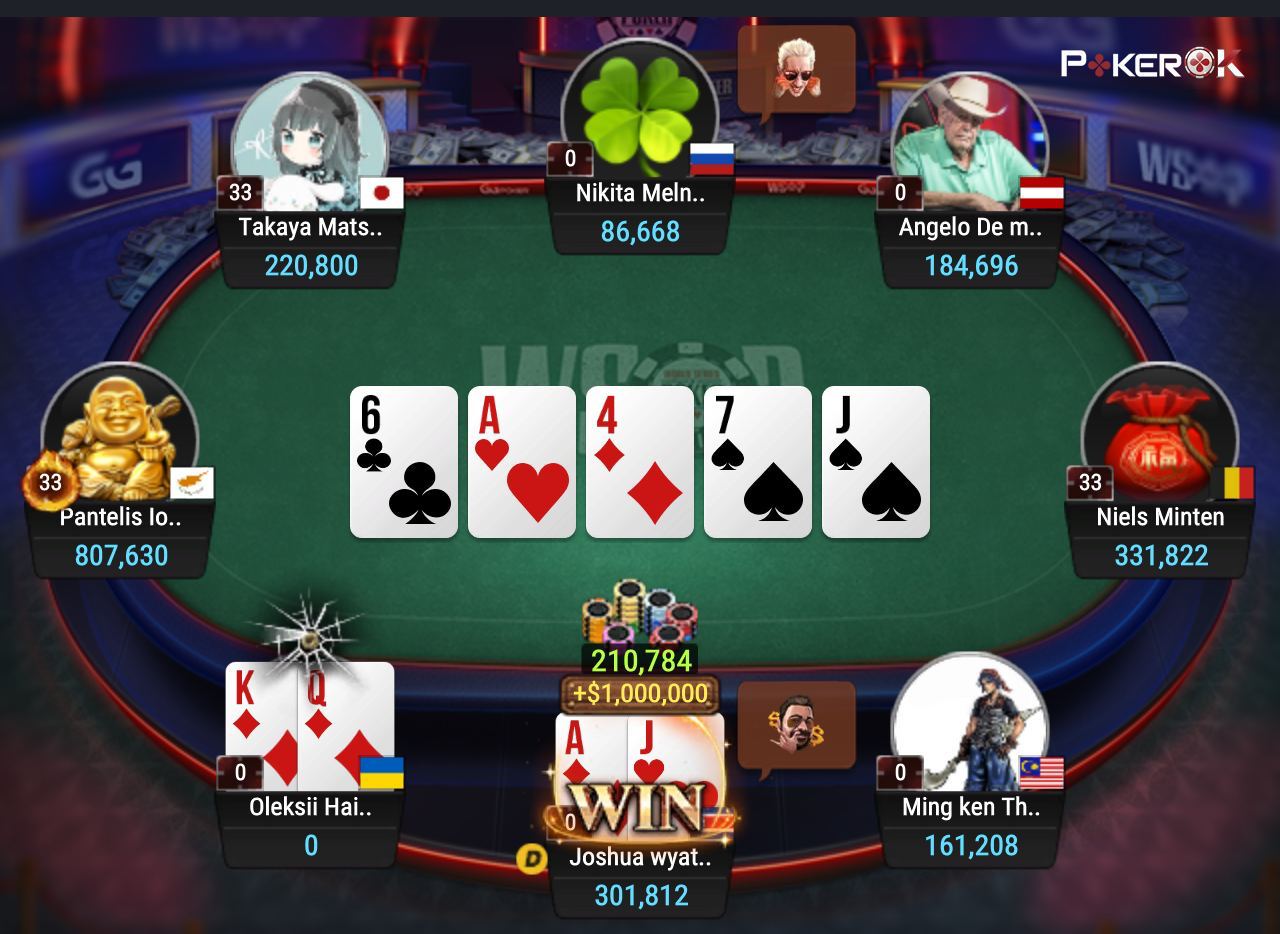Viewport: 1280px width, 934px height.
Task: Select Joshua wyat.. name plate
Action: point(640,857)
